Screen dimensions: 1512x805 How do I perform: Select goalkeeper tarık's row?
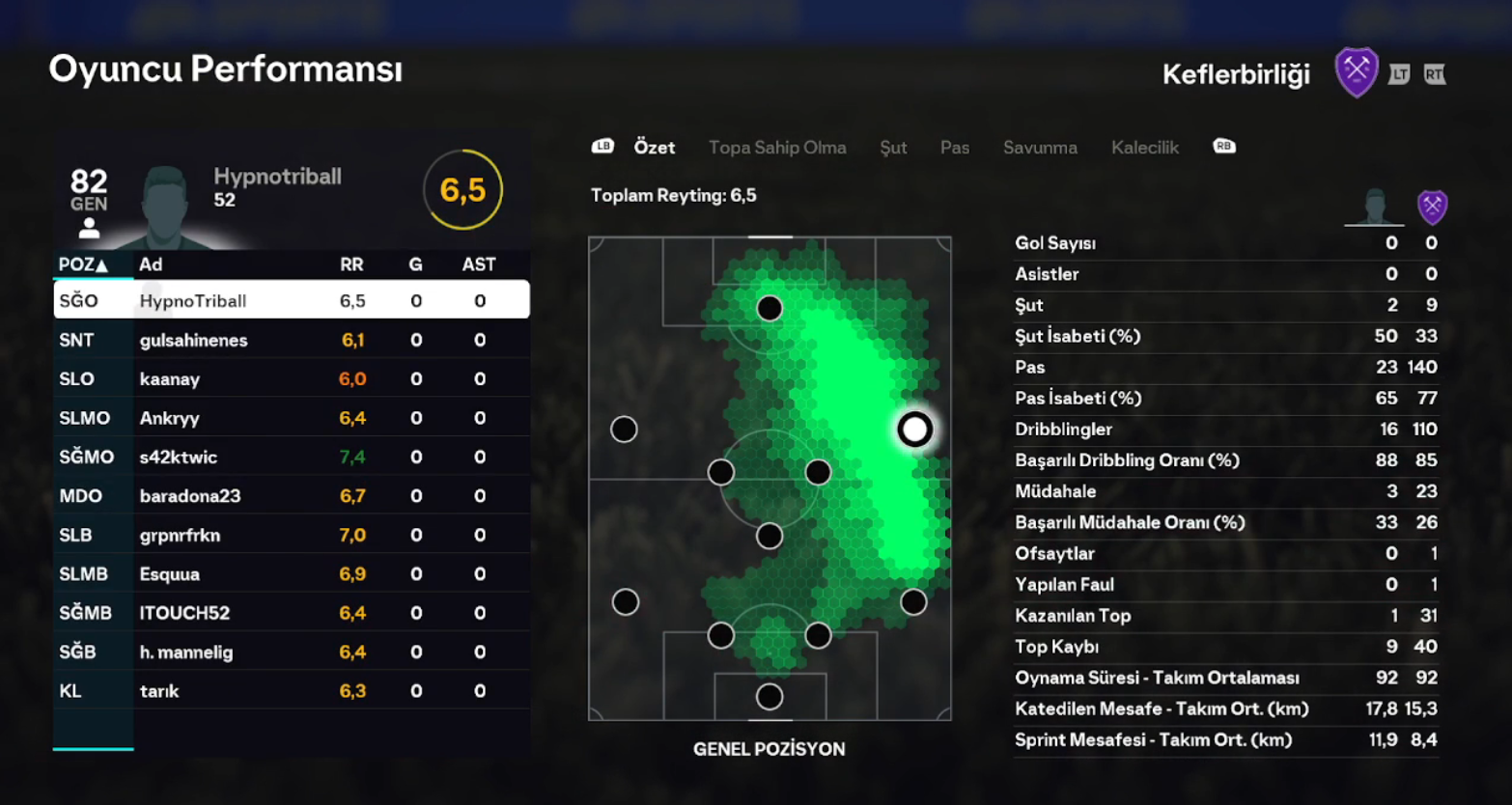(x=291, y=691)
